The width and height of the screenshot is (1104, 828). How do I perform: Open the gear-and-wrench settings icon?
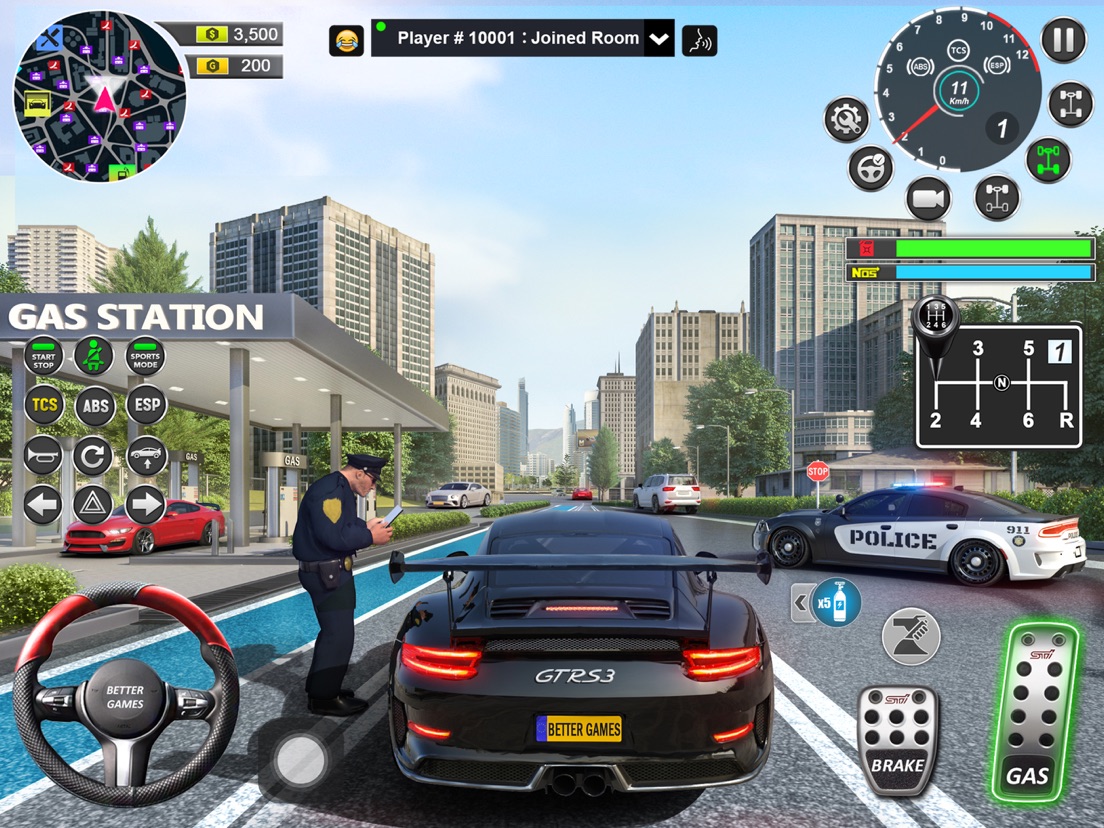point(847,120)
